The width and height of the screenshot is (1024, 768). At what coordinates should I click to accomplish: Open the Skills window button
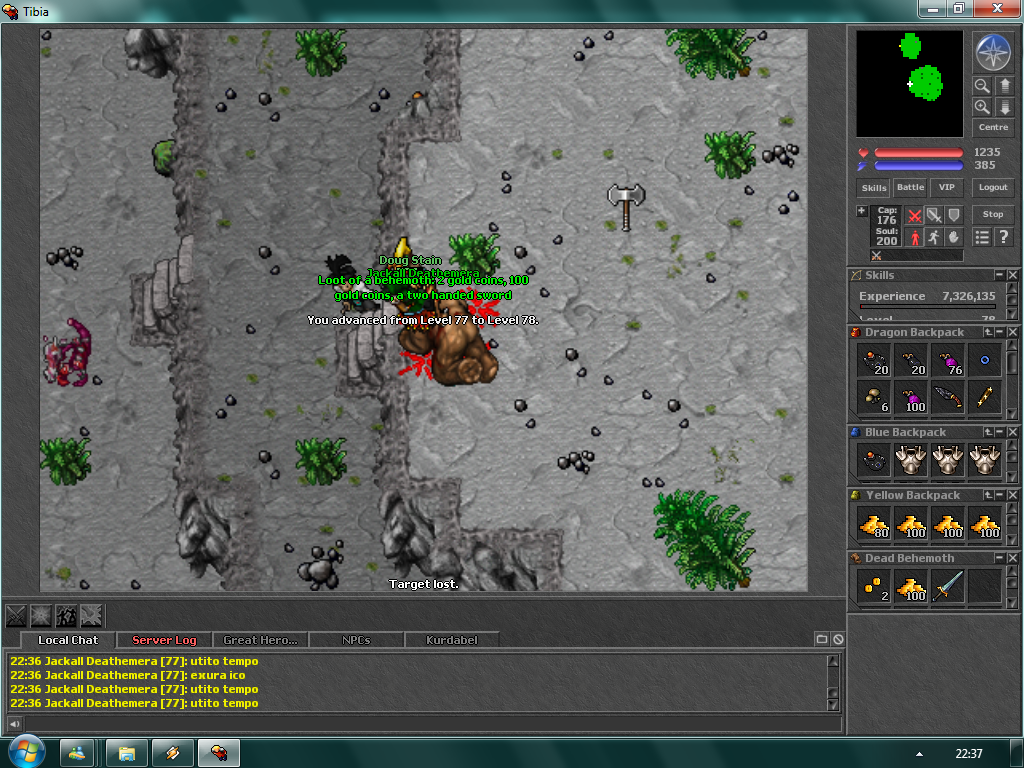874,187
